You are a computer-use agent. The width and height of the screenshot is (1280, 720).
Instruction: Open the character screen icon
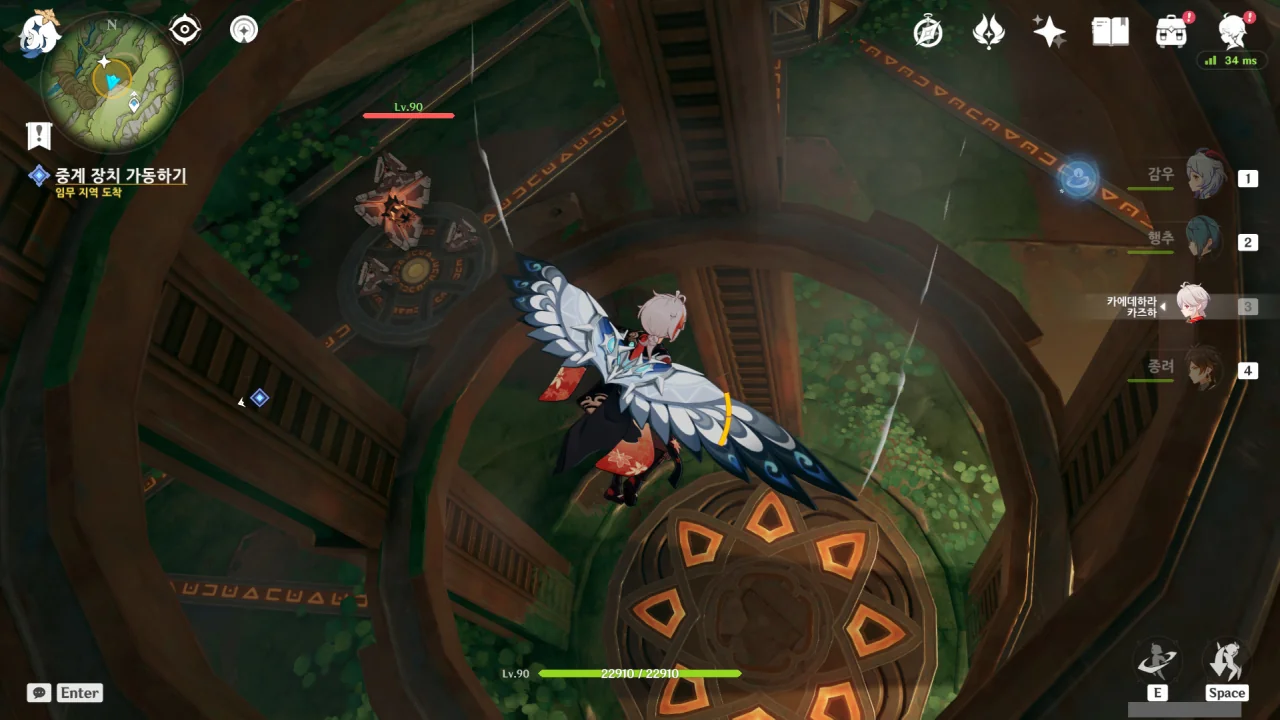[1232, 32]
